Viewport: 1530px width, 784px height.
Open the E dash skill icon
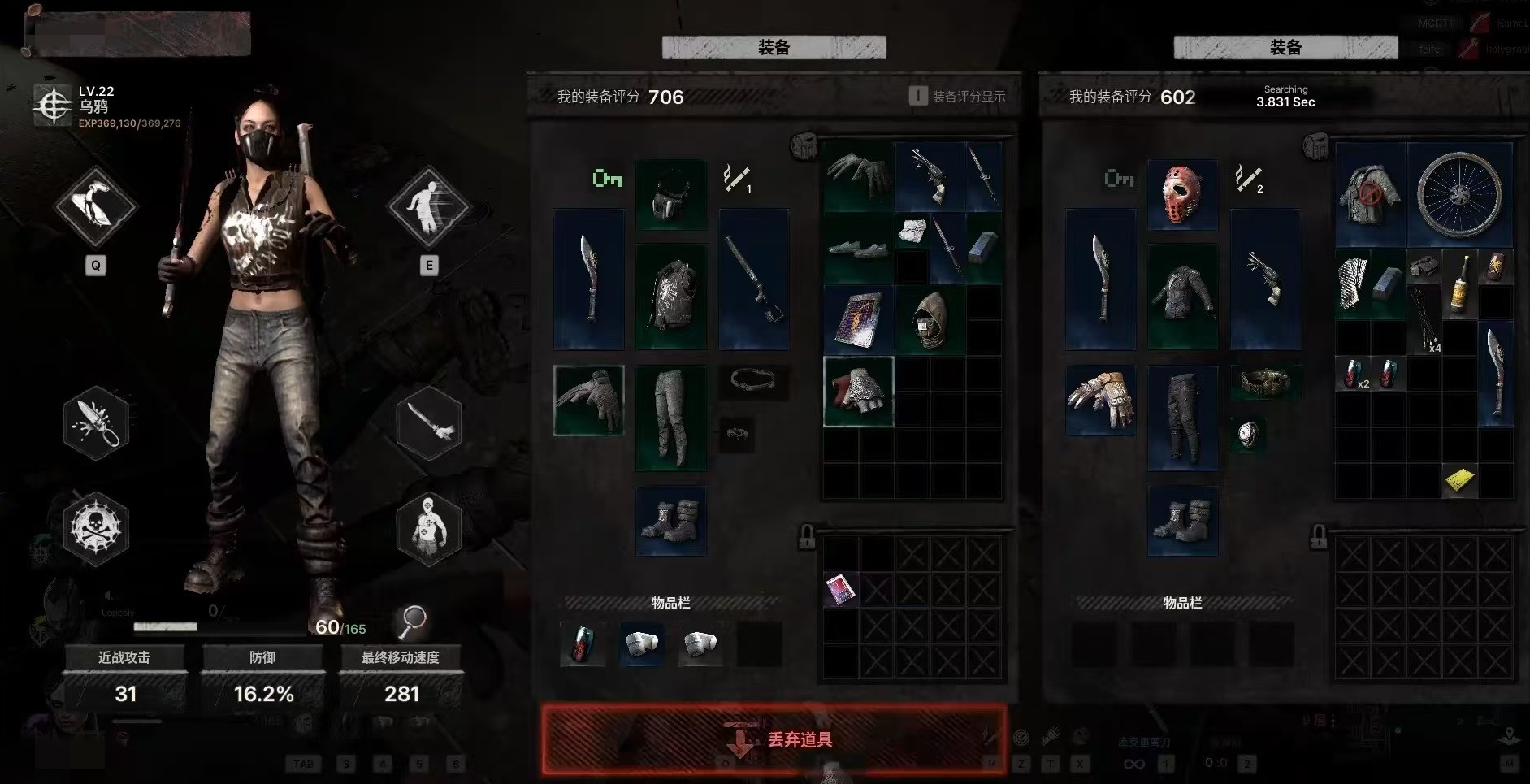click(x=428, y=206)
